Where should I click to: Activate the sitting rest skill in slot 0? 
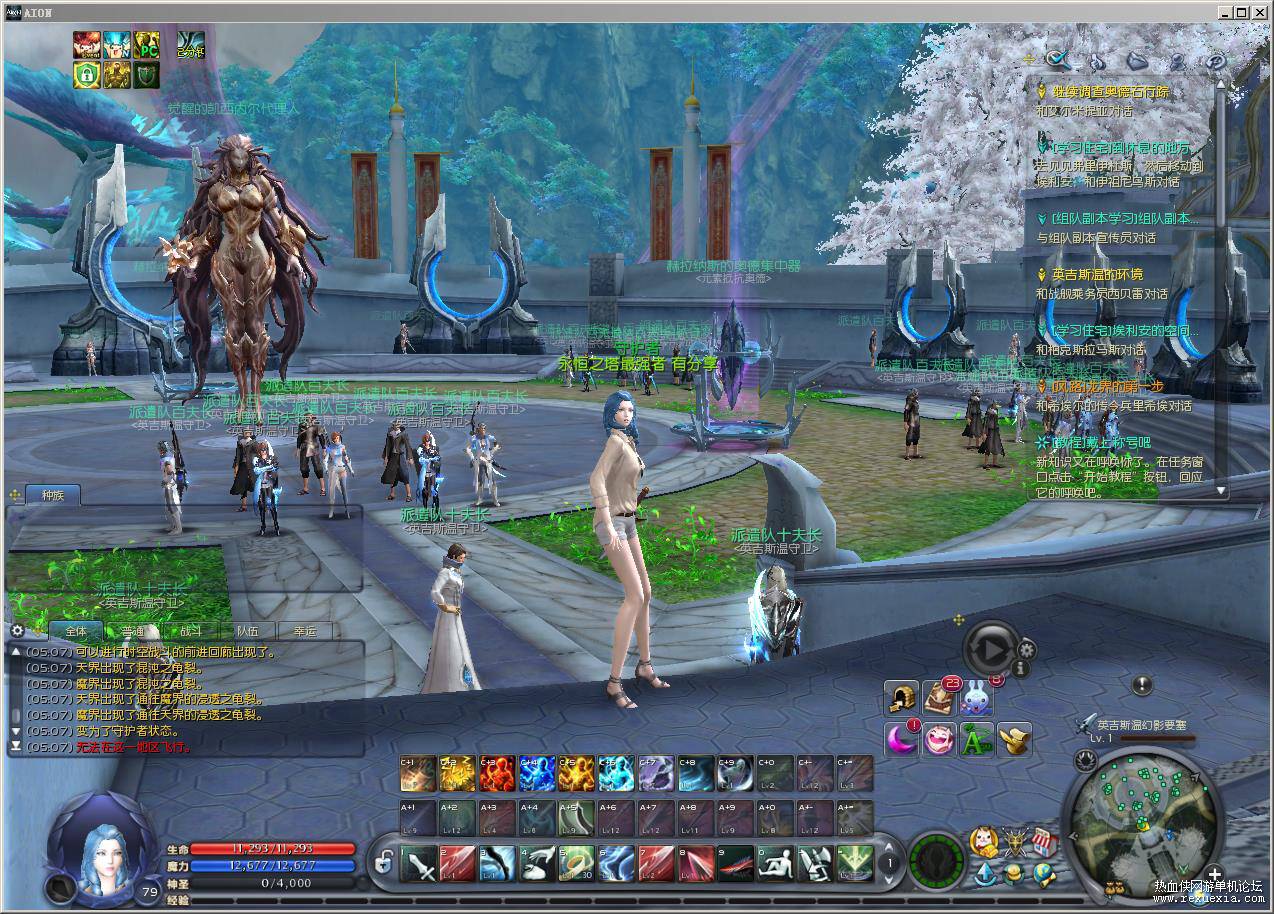[775, 863]
